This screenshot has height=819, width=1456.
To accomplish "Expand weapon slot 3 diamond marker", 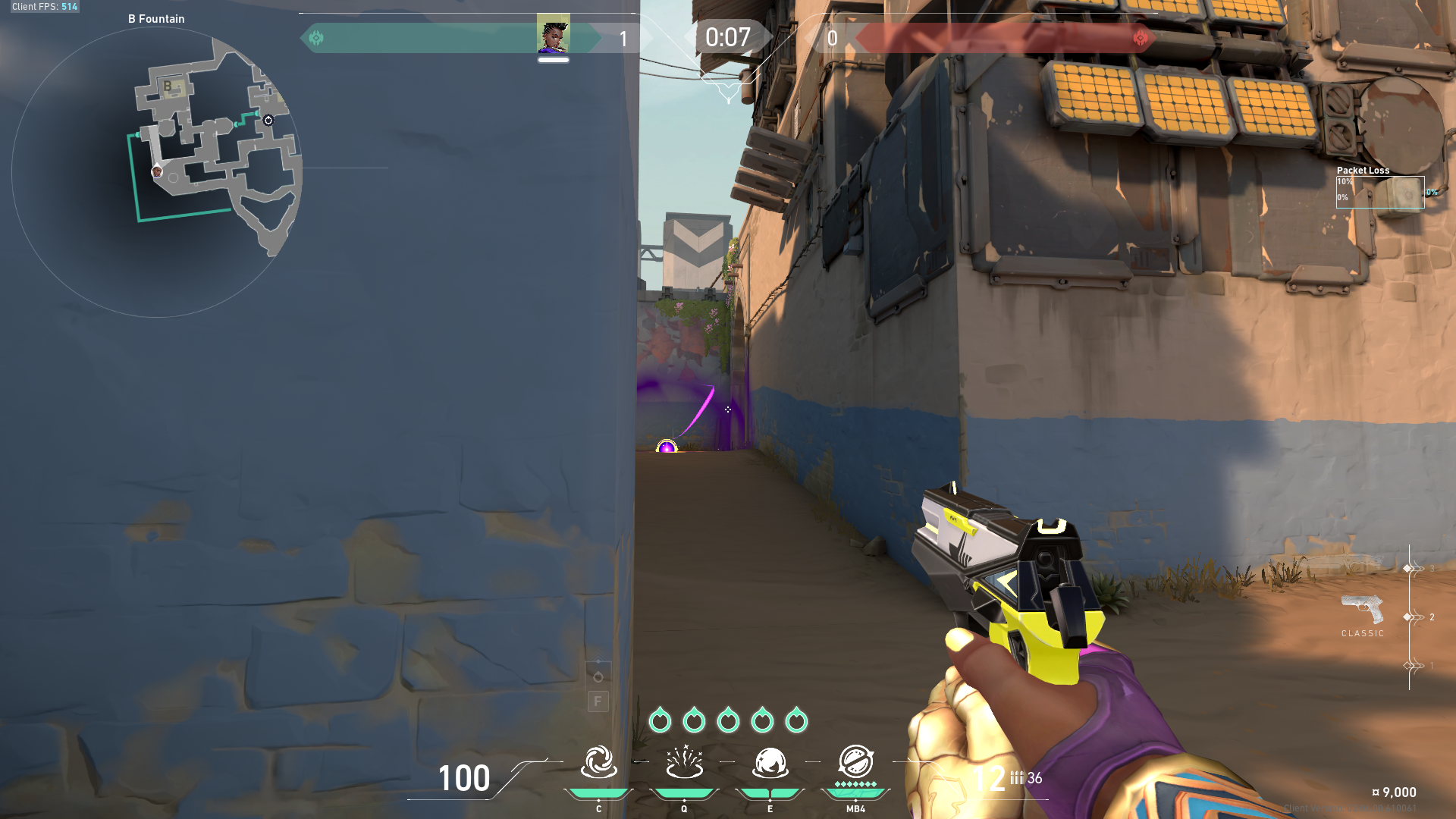I will tap(1407, 567).
